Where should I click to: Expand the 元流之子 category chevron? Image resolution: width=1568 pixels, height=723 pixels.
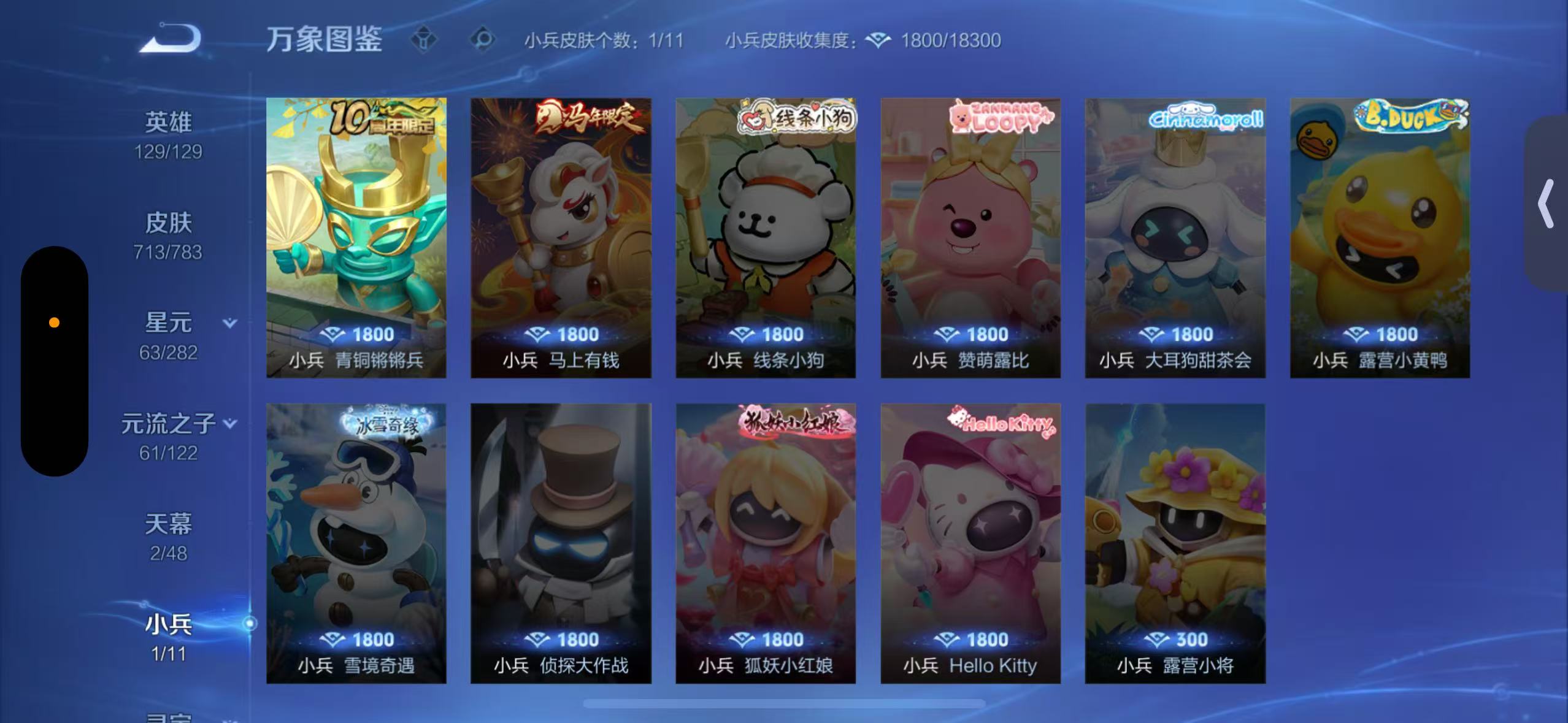click(231, 423)
